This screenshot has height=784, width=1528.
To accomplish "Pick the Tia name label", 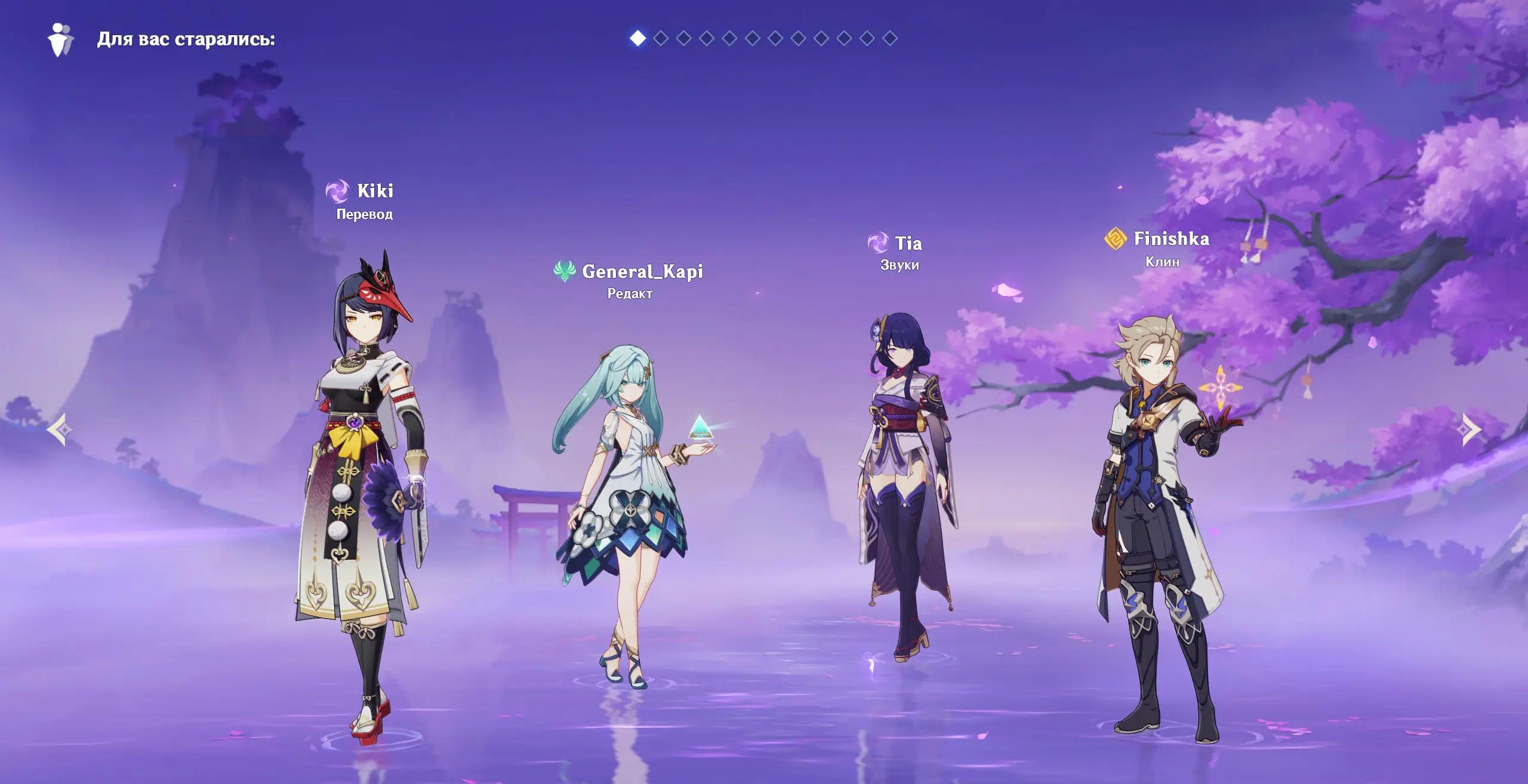I will pyautogui.click(x=908, y=243).
